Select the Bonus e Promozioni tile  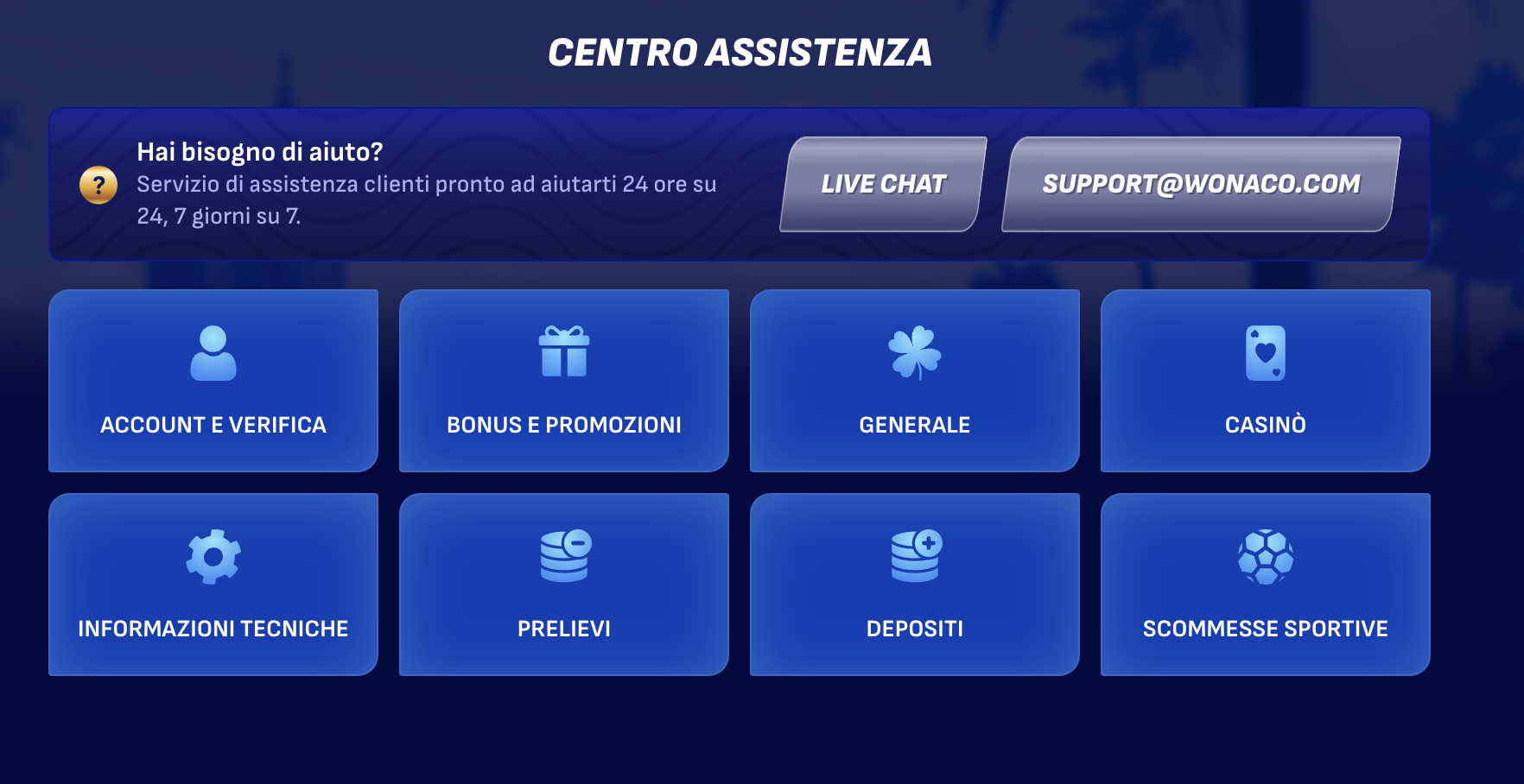(564, 381)
